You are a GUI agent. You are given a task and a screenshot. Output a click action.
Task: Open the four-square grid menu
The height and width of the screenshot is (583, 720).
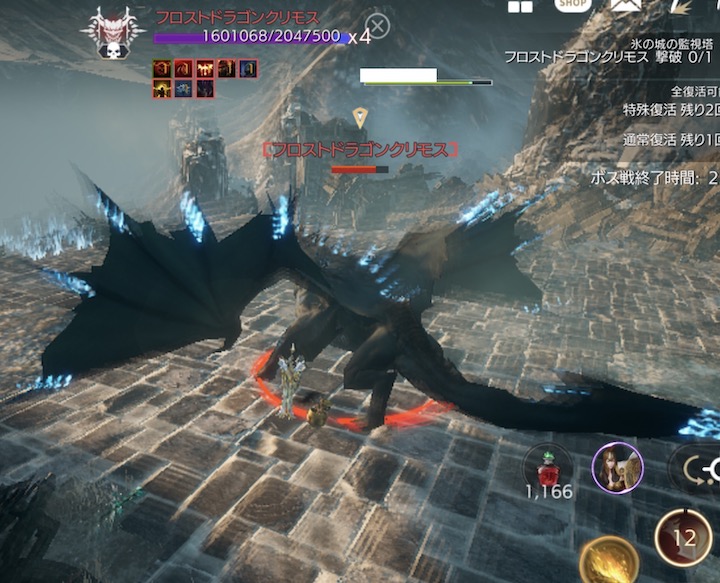520,6
